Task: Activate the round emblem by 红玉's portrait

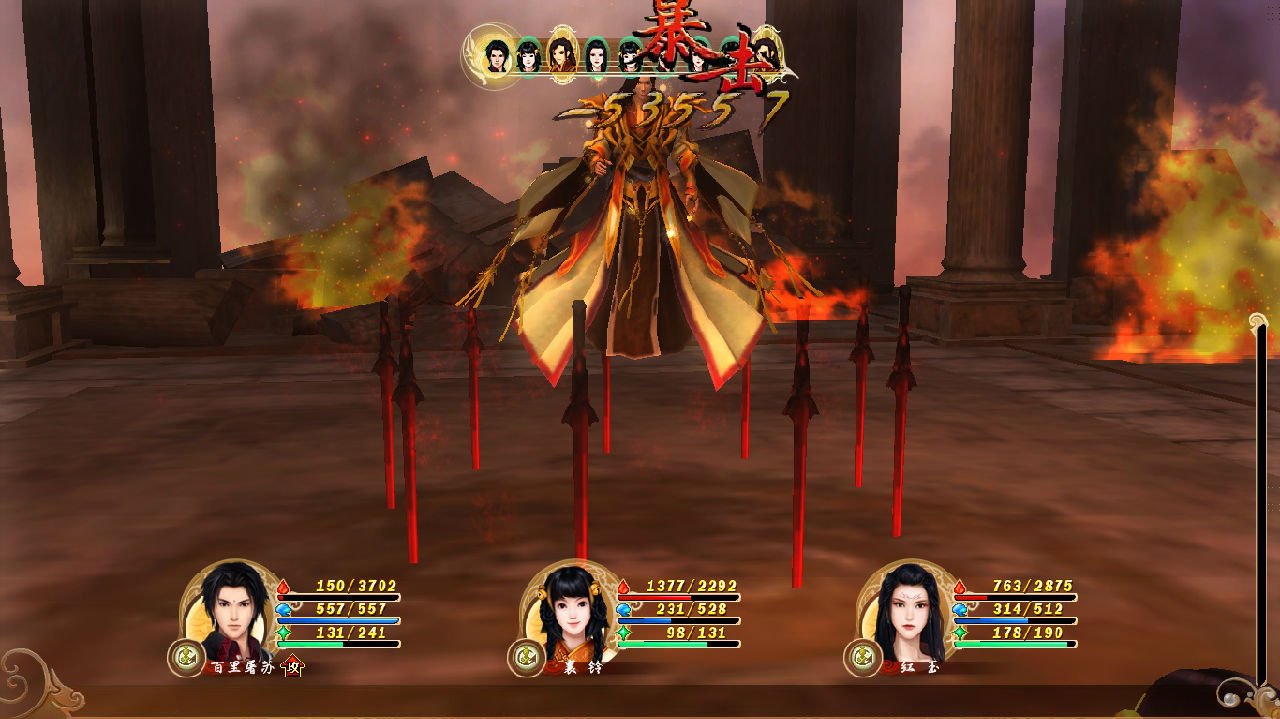Action: (862, 657)
